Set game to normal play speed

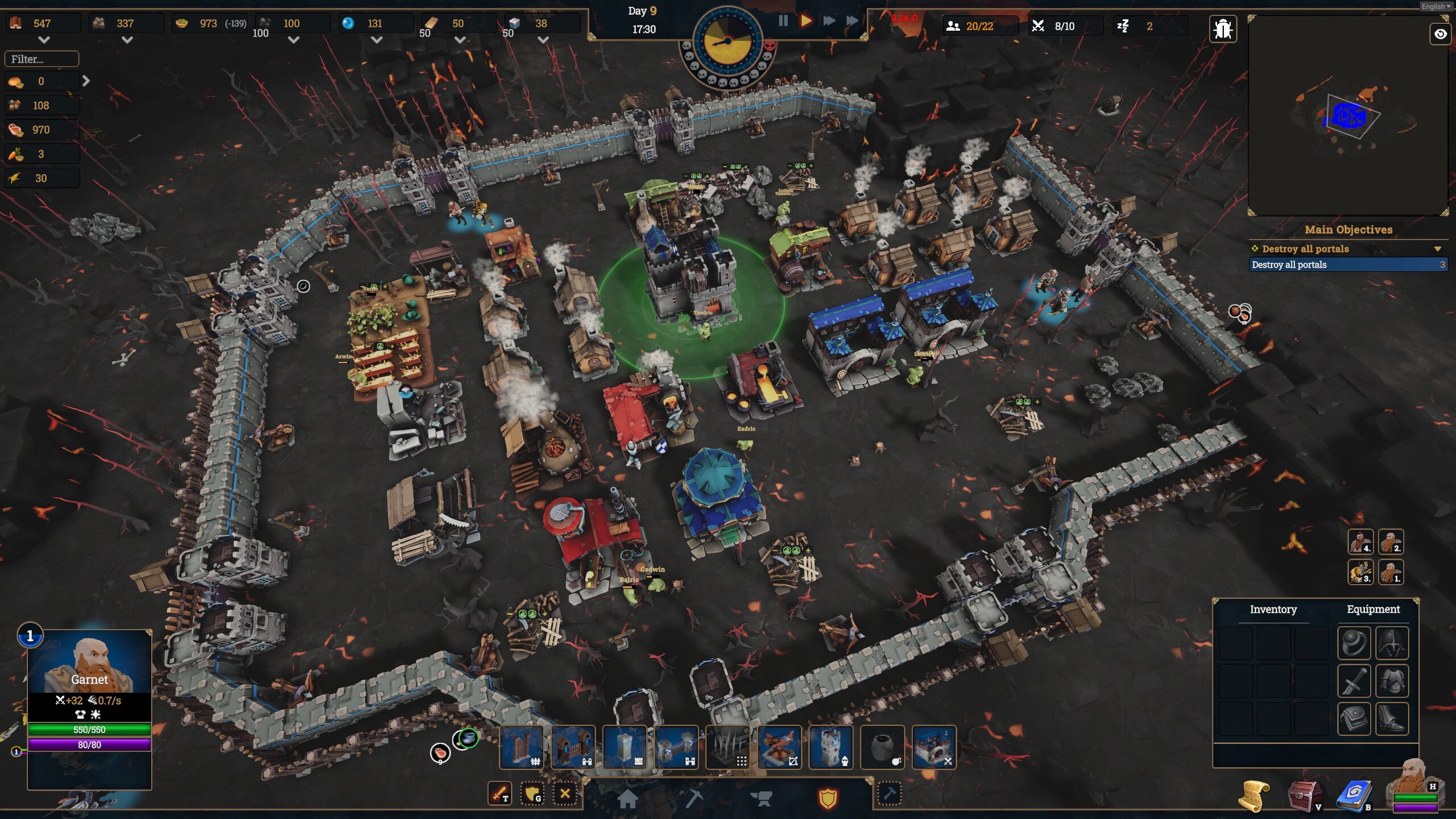[805, 21]
